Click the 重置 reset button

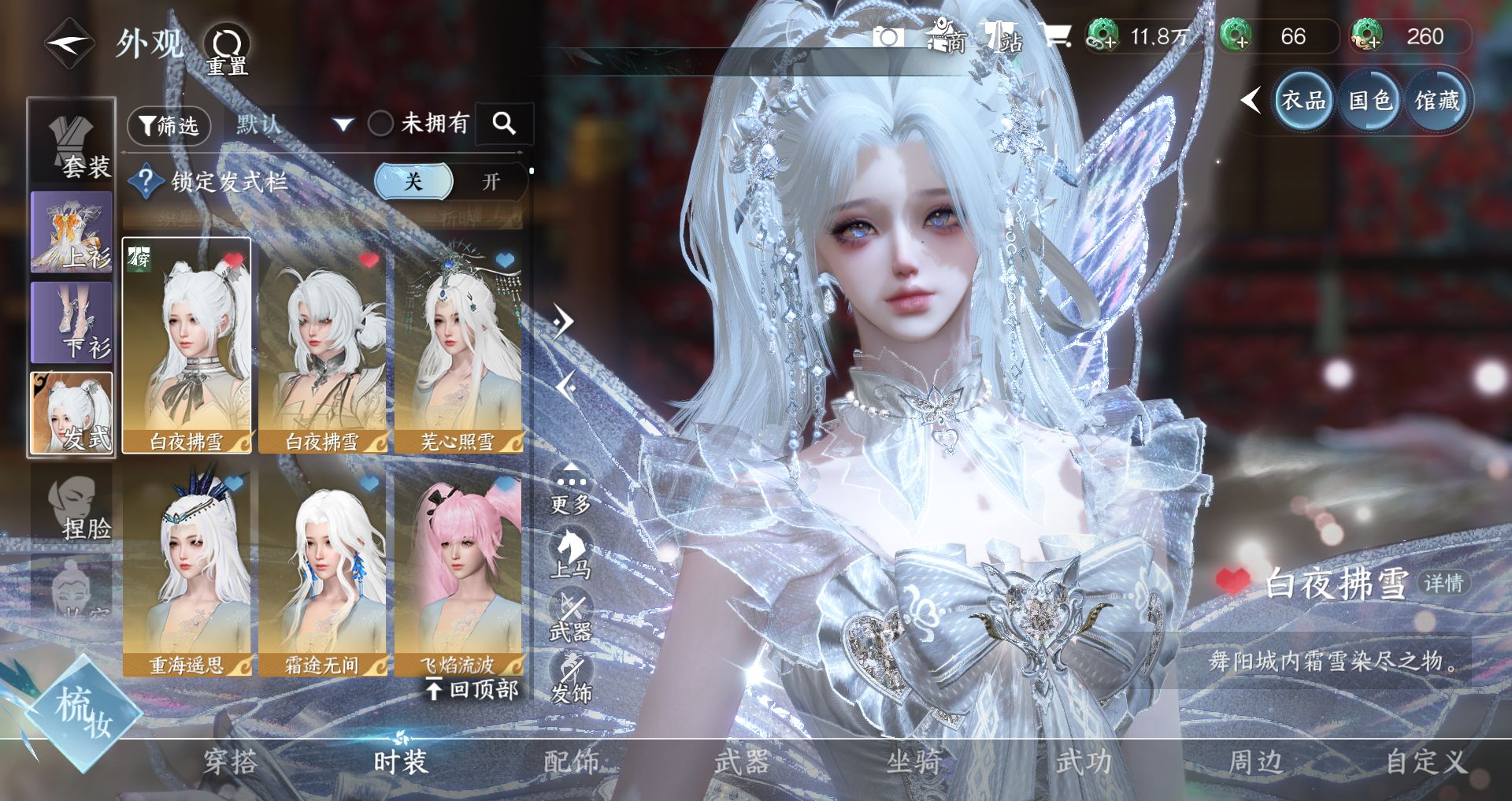[228, 49]
